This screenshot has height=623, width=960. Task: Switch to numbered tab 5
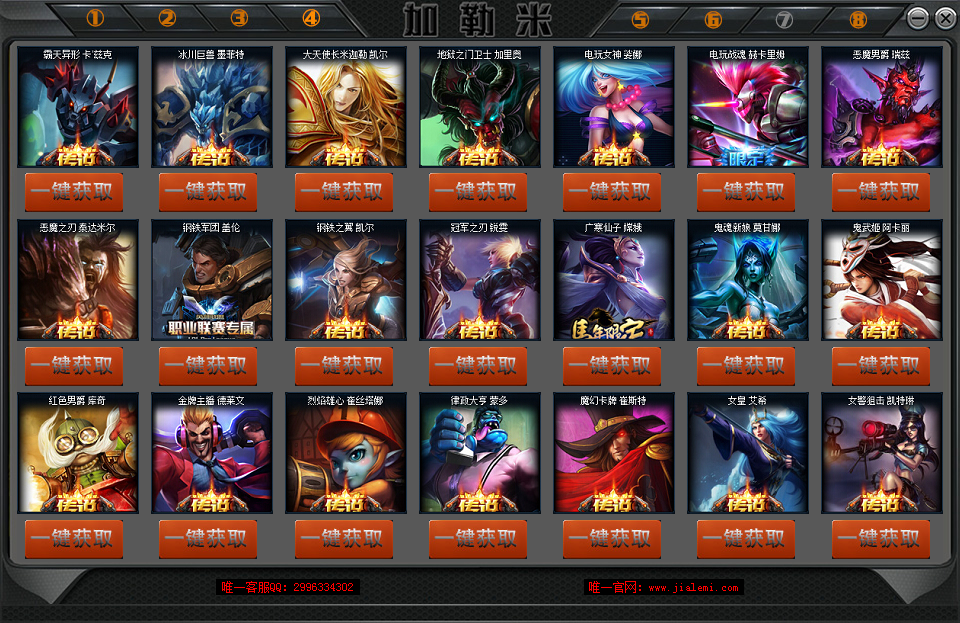point(640,19)
